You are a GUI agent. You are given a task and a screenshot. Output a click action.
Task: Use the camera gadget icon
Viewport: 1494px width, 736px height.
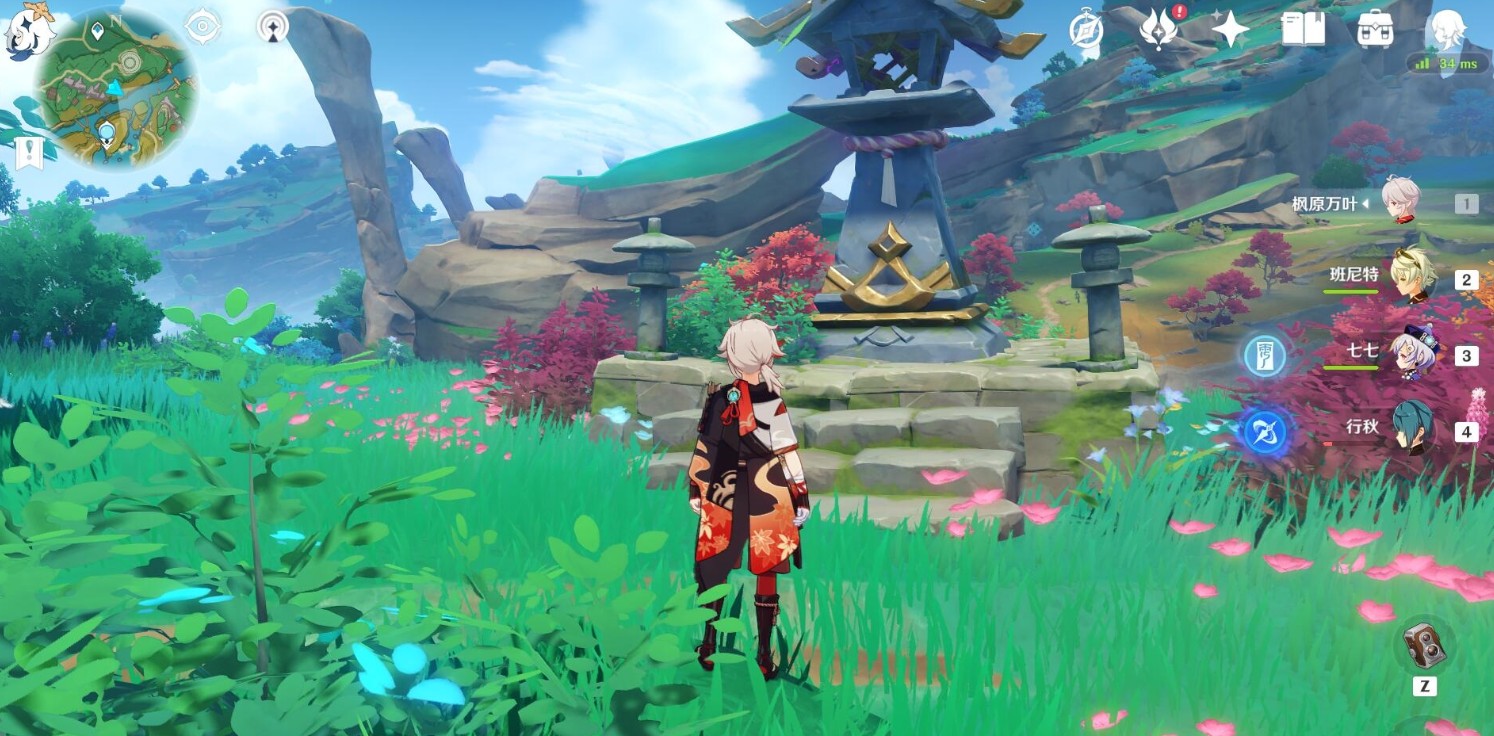(1424, 645)
